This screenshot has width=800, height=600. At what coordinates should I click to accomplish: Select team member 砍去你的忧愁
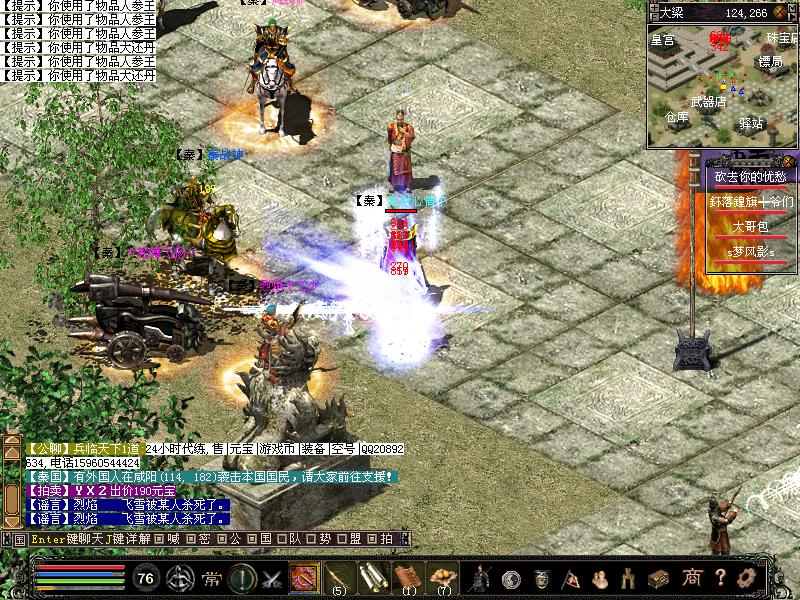(x=750, y=177)
